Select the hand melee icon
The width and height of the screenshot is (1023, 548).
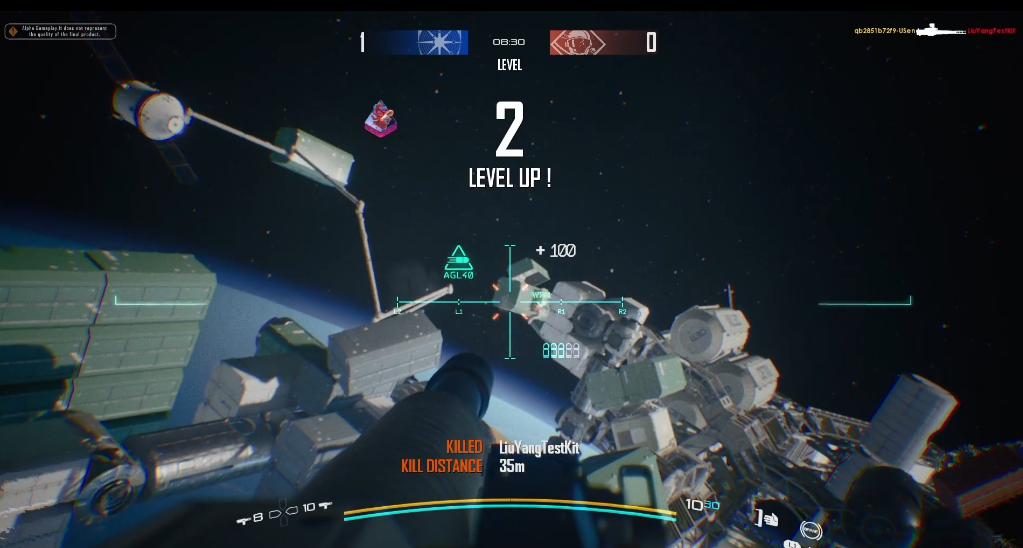pyautogui.click(x=769, y=518)
